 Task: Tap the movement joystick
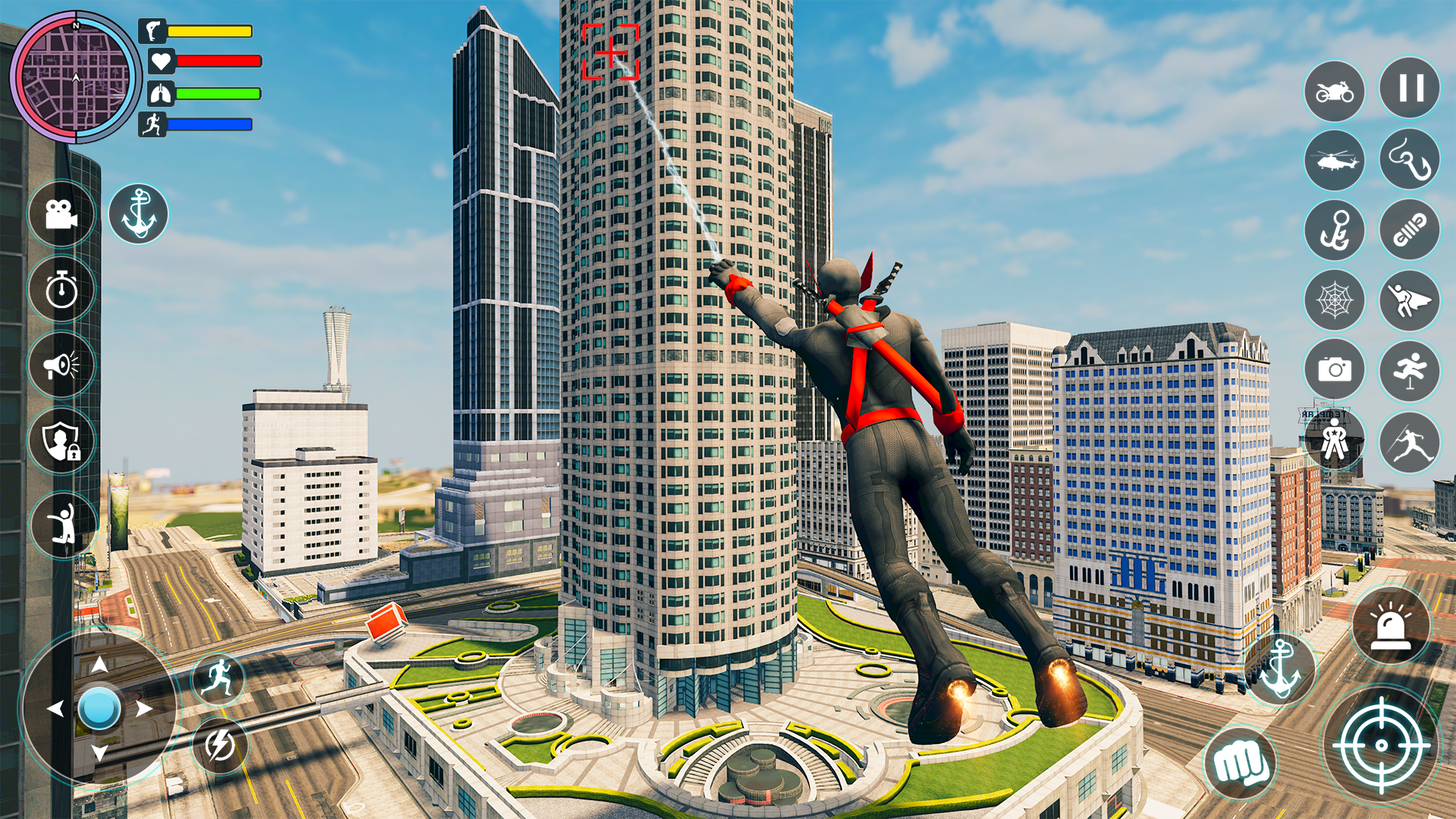coord(99,709)
